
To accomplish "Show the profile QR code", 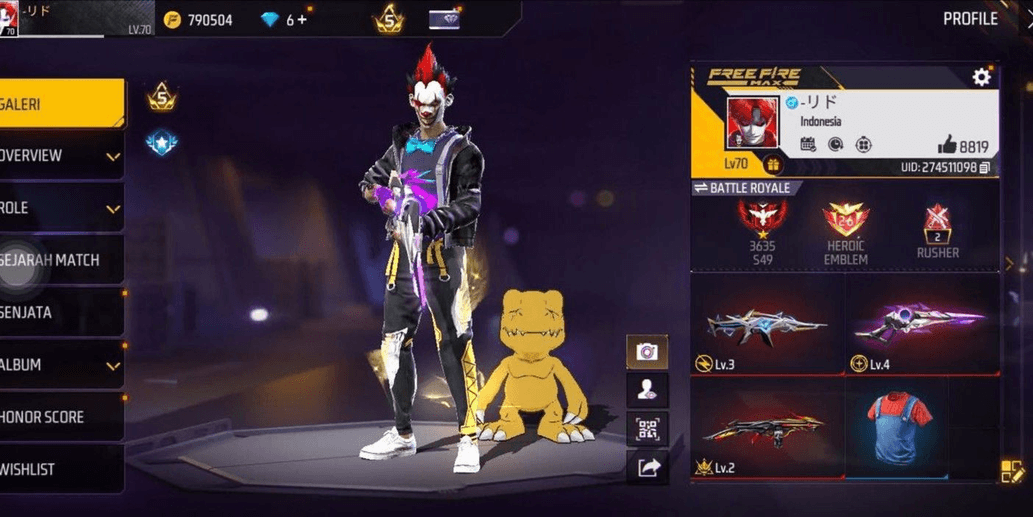I will [x=647, y=429].
